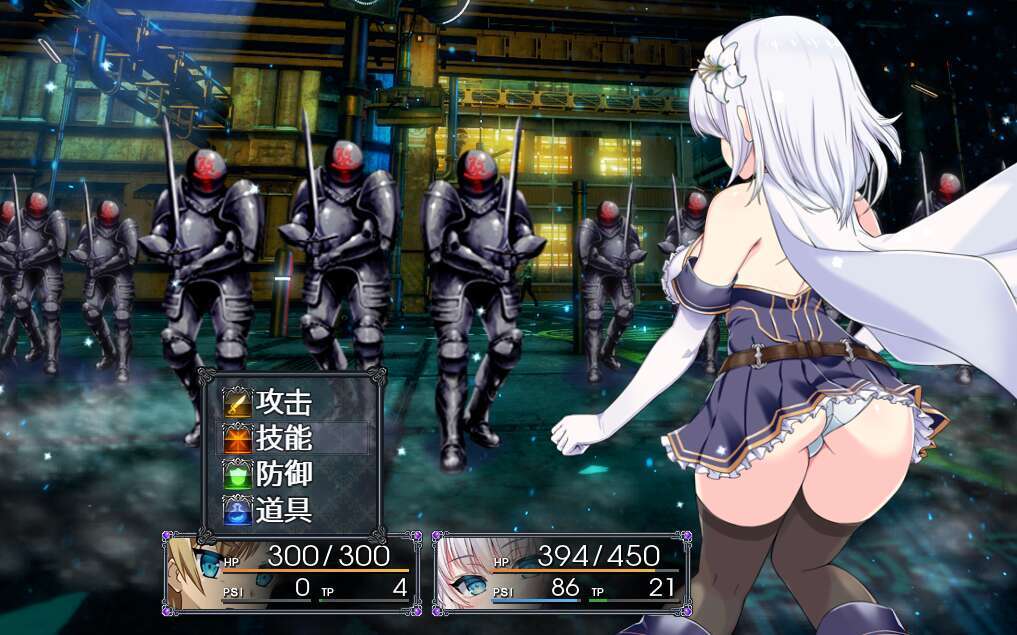Select the blonde character's status panel
The height and width of the screenshot is (635, 1017).
coord(292,573)
